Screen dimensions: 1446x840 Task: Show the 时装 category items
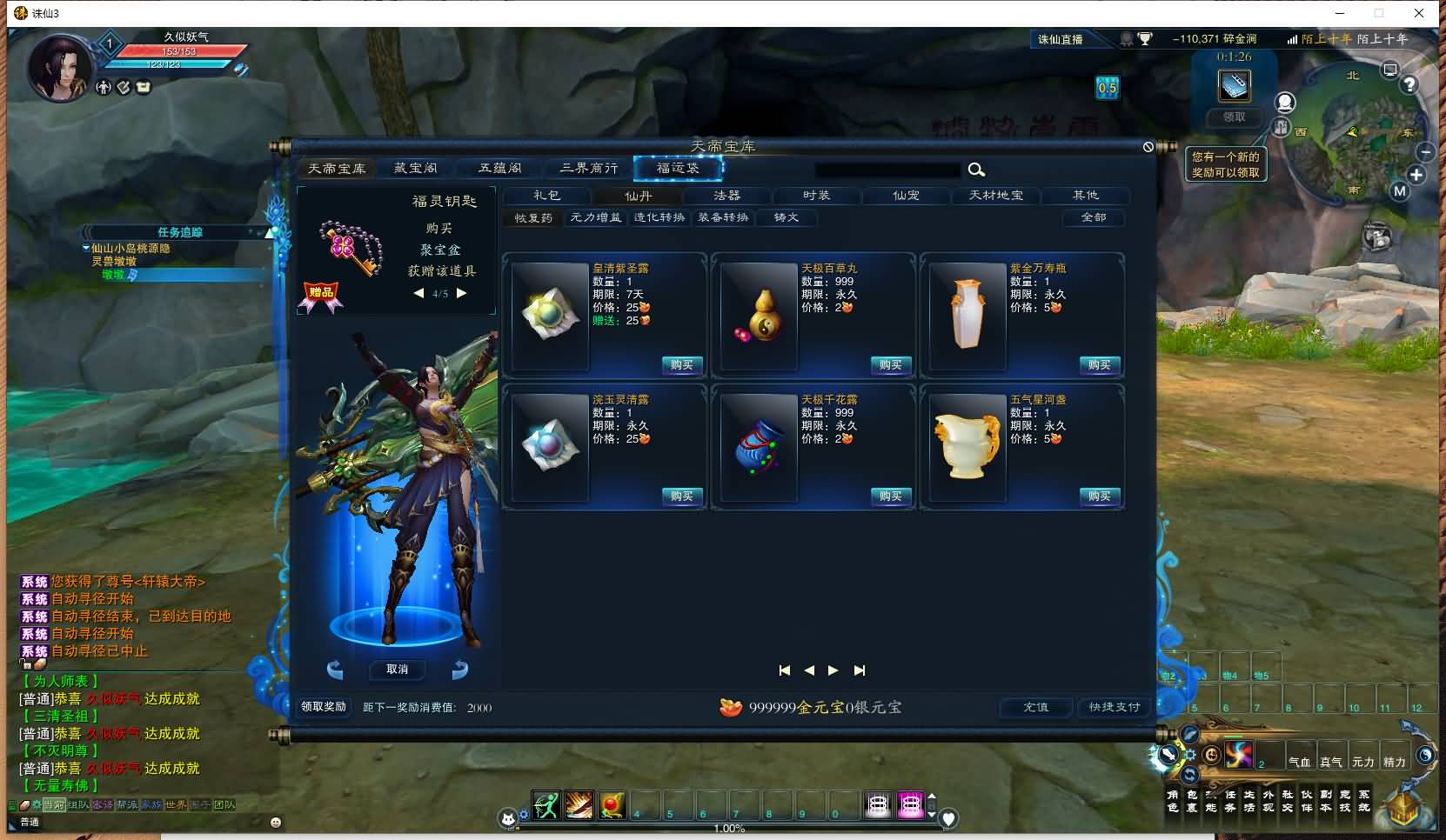(816, 196)
